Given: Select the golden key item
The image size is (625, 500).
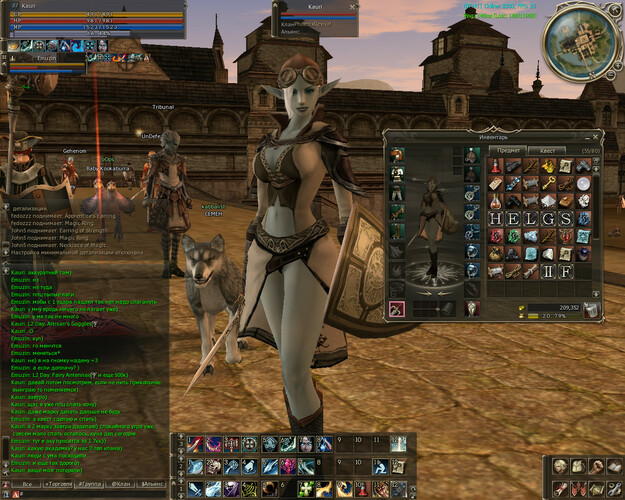Looking at the screenshot, I should [545, 182].
